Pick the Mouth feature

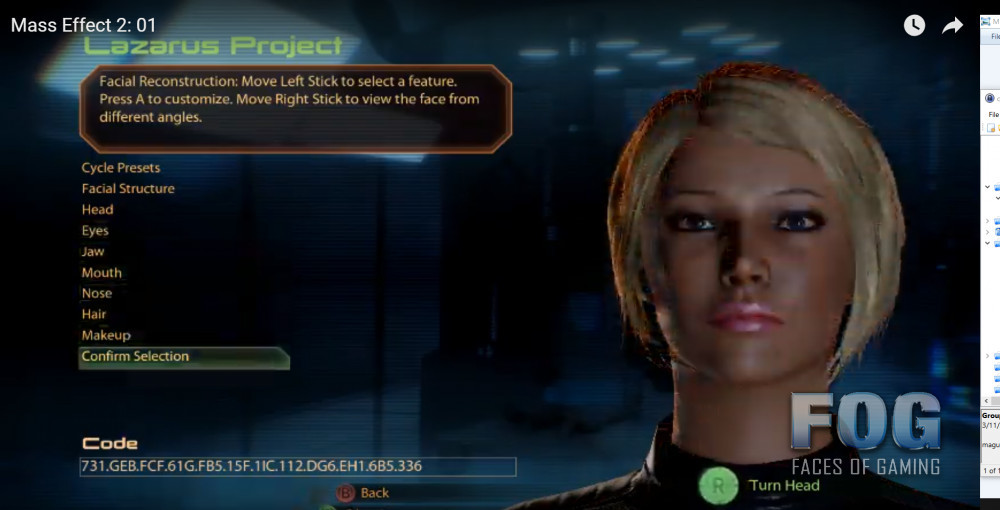click(x=102, y=273)
